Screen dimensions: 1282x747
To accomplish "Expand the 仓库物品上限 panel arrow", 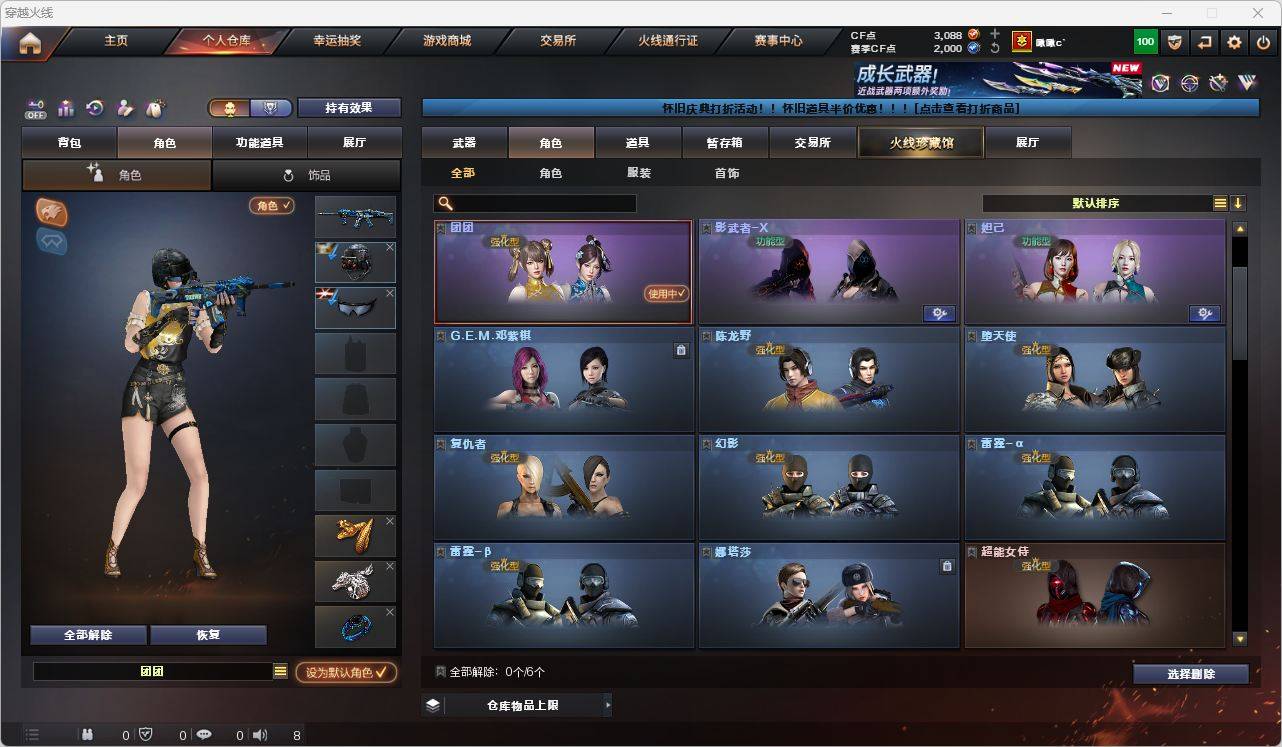I will point(608,705).
